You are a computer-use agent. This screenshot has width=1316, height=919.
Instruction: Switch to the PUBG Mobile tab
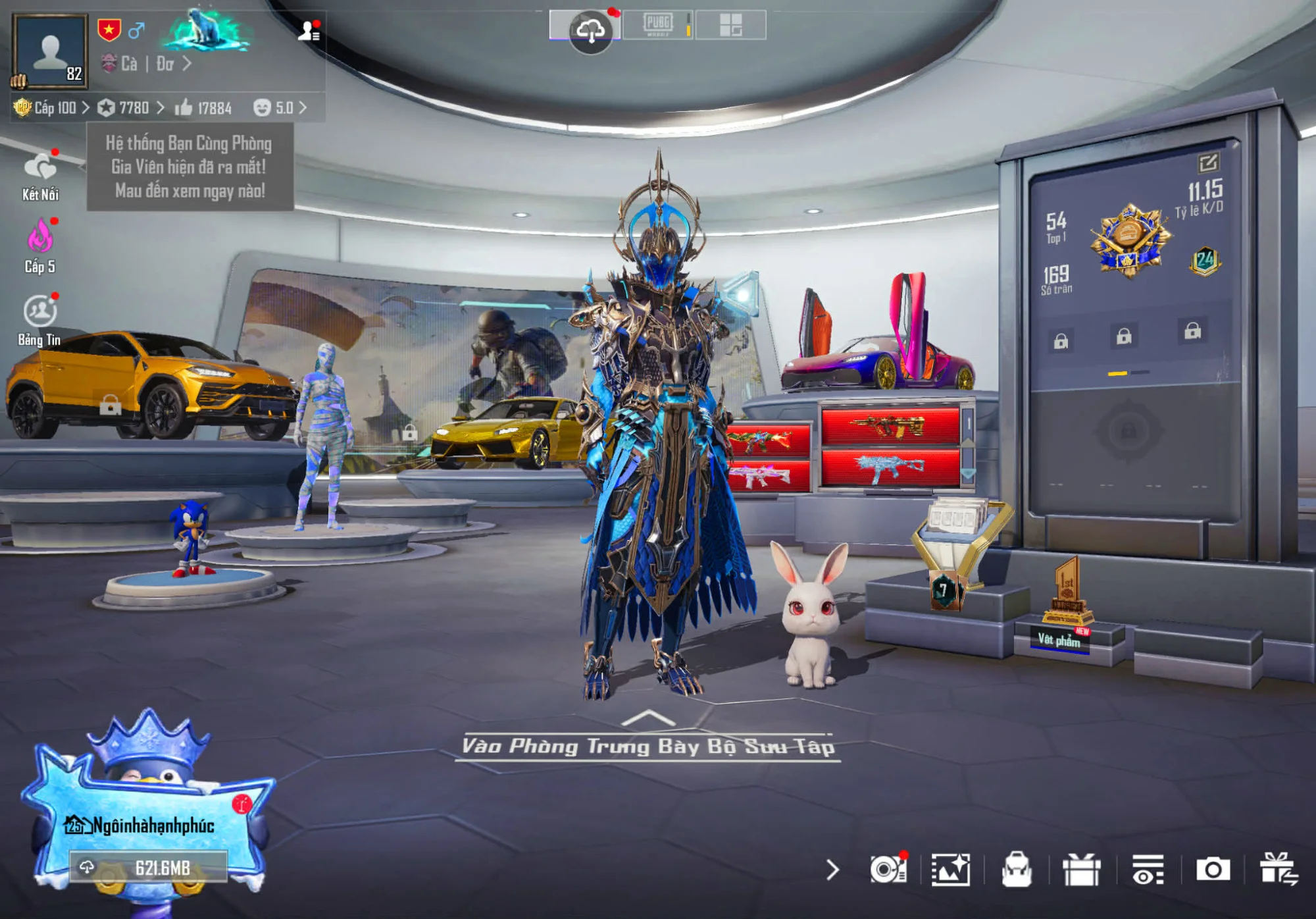(x=657, y=26)
